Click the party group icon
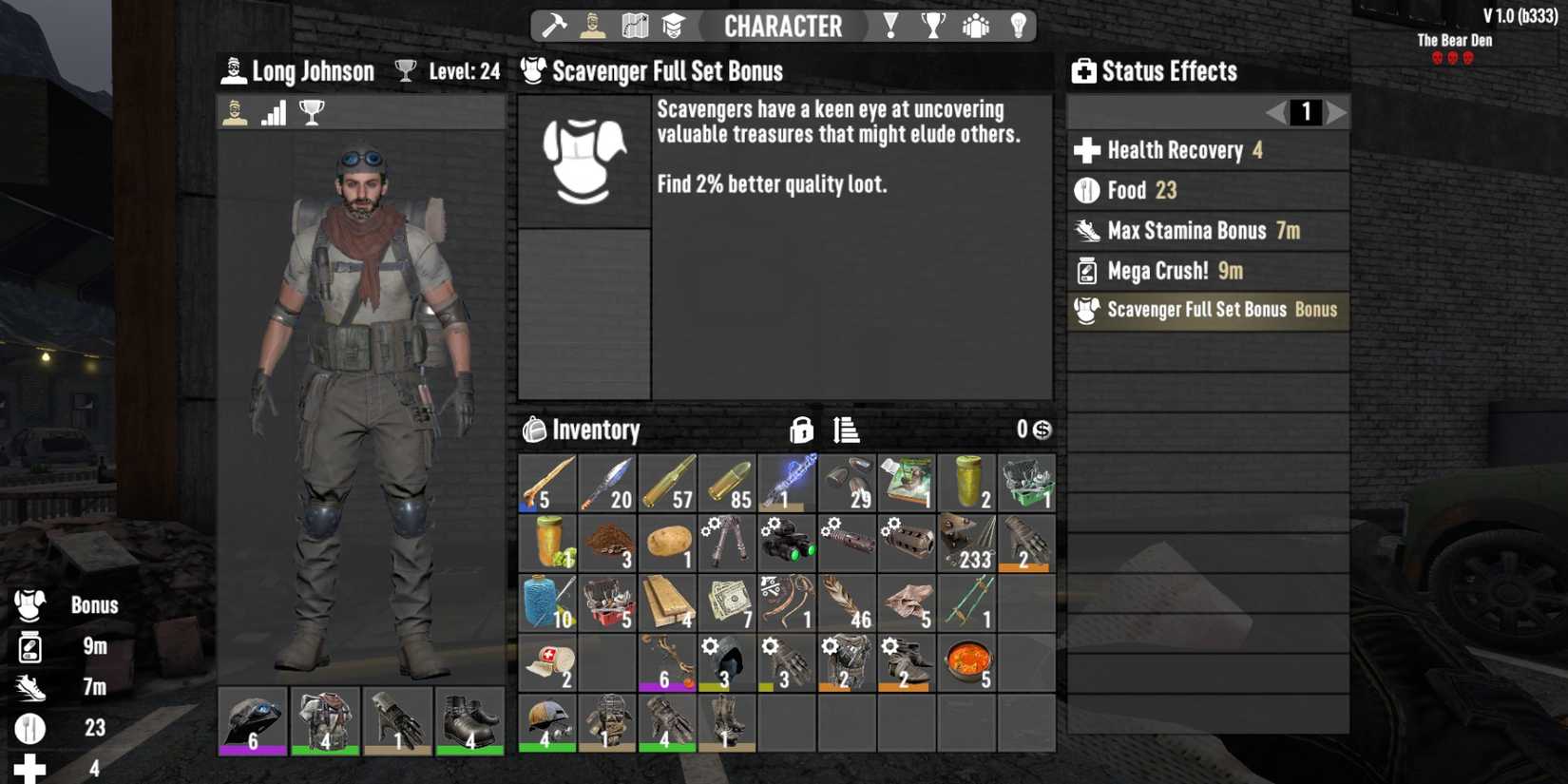Viewport: 1568px width, 784px height. (x=976, y=26)
